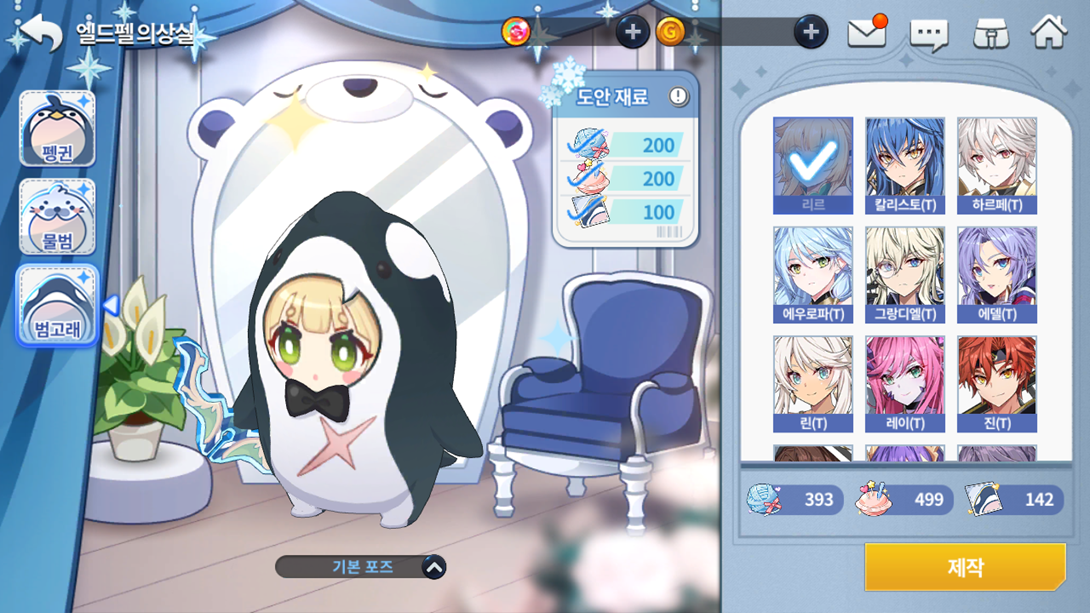
Task: Choose the 에델(T) character portrait
Action: [997, 274]
